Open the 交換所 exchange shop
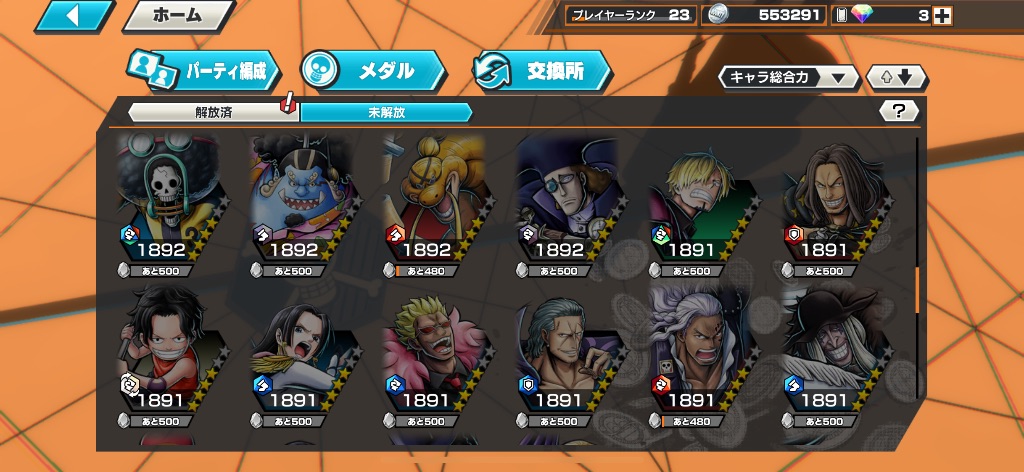Image resolution: width=1024 pixels, height=472 pixels. 541,71
